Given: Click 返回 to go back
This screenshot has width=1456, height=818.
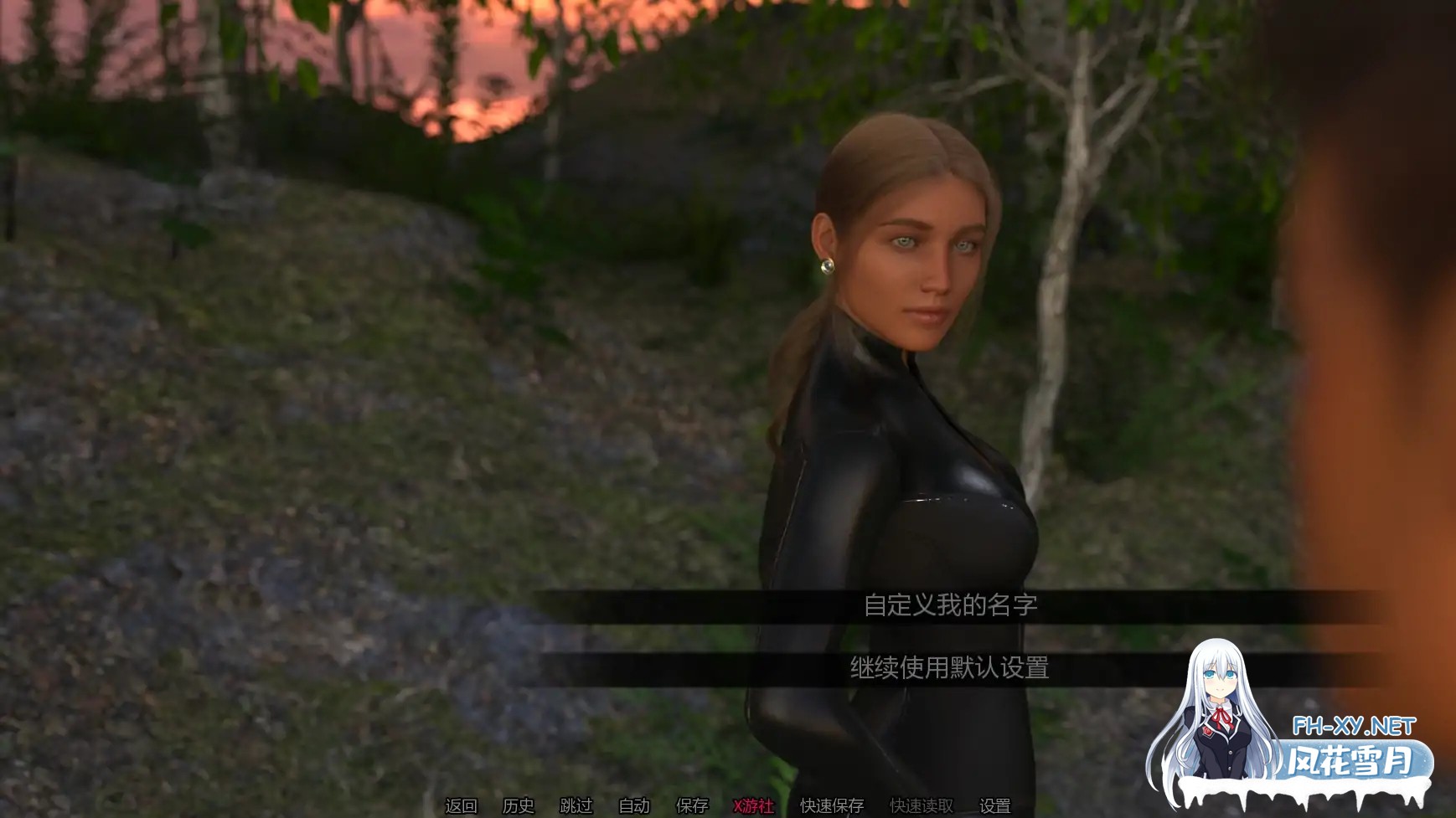Looking at the screenshot, I should (x=462, y=807).
